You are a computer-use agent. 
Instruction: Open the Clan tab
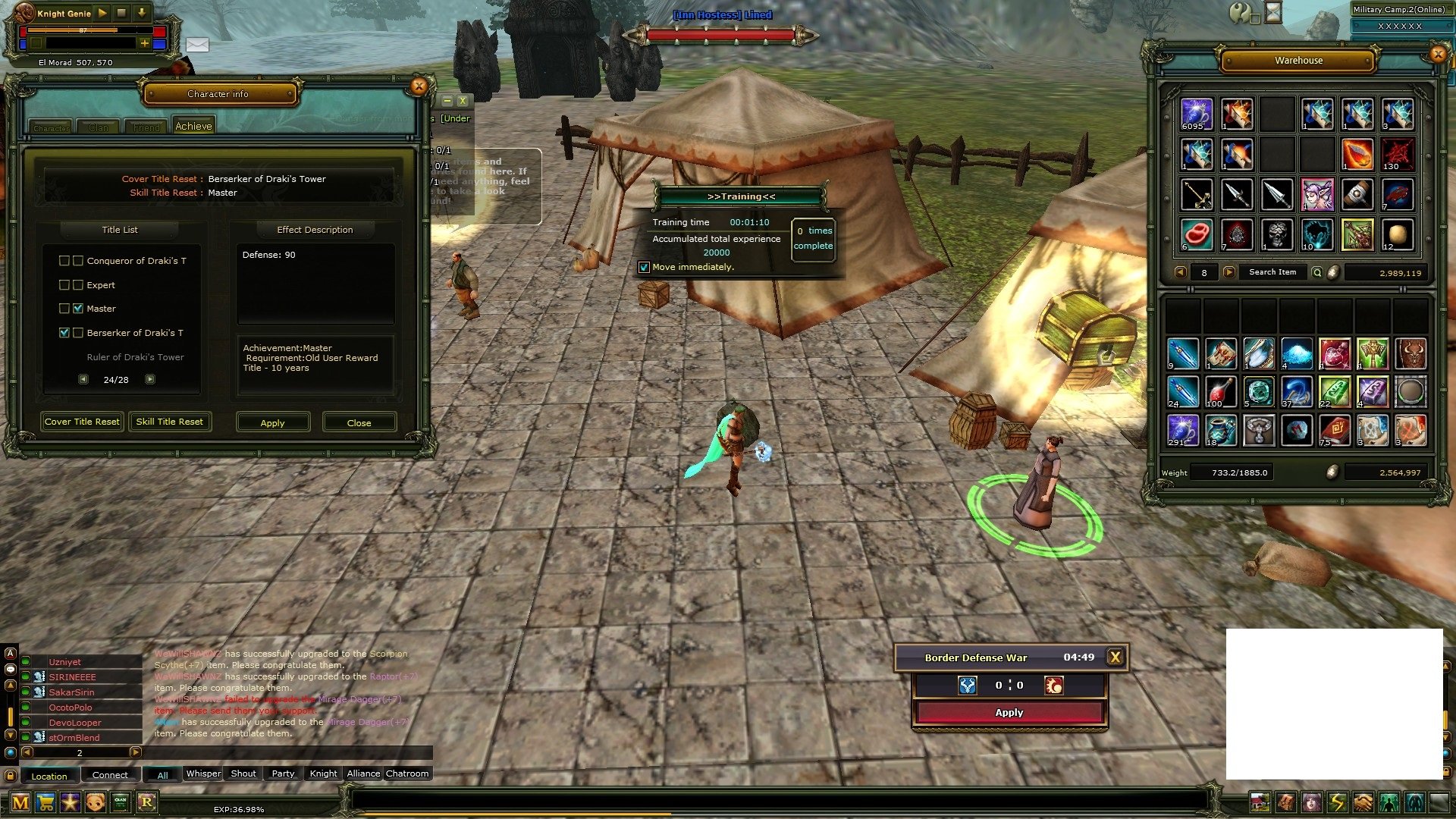pos(99,127)
